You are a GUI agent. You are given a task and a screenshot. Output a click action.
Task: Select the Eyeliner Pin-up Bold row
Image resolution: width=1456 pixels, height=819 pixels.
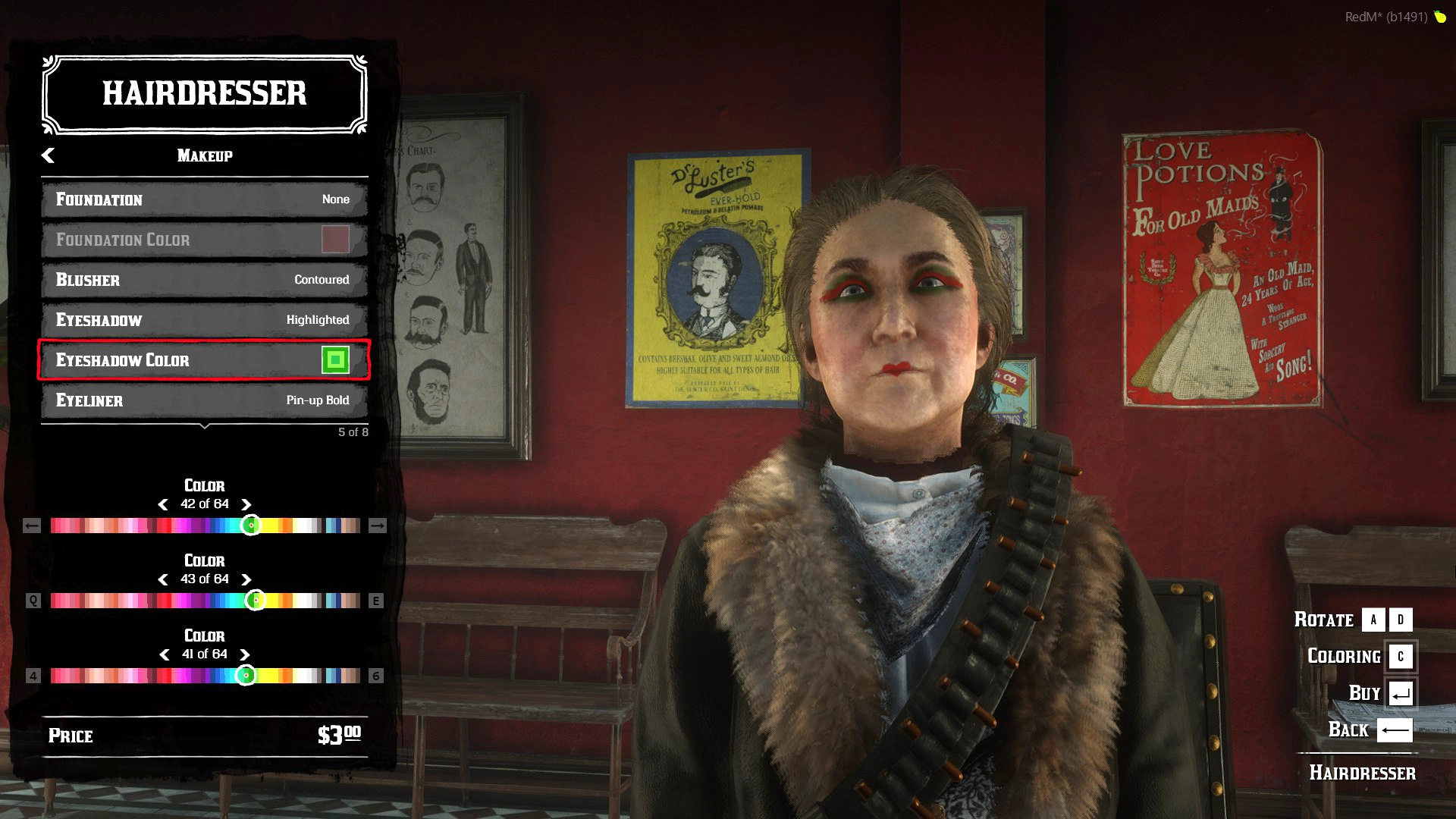pos(204,400)
